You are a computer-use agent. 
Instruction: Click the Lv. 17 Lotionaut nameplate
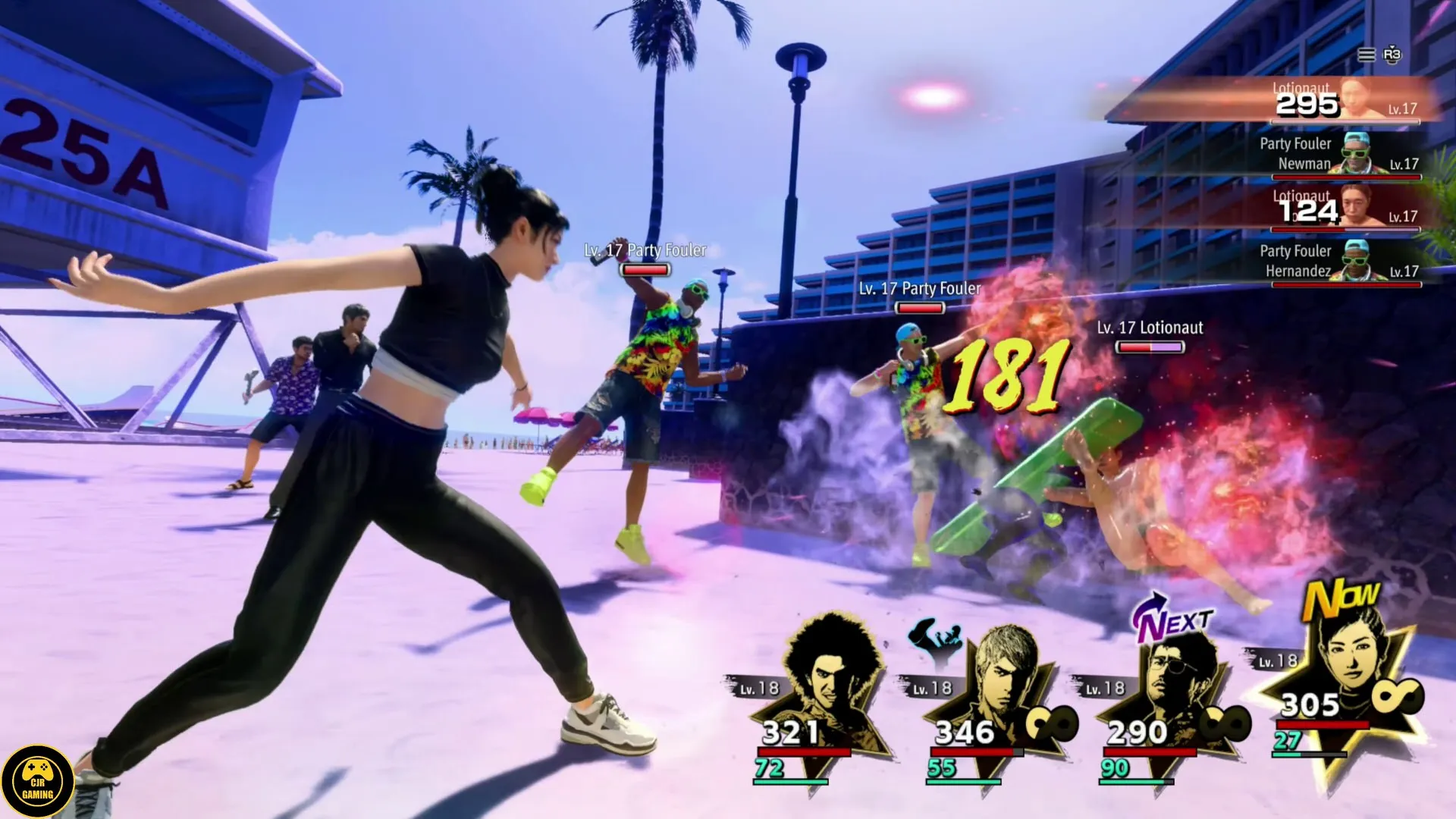(x=1150, y=328)
